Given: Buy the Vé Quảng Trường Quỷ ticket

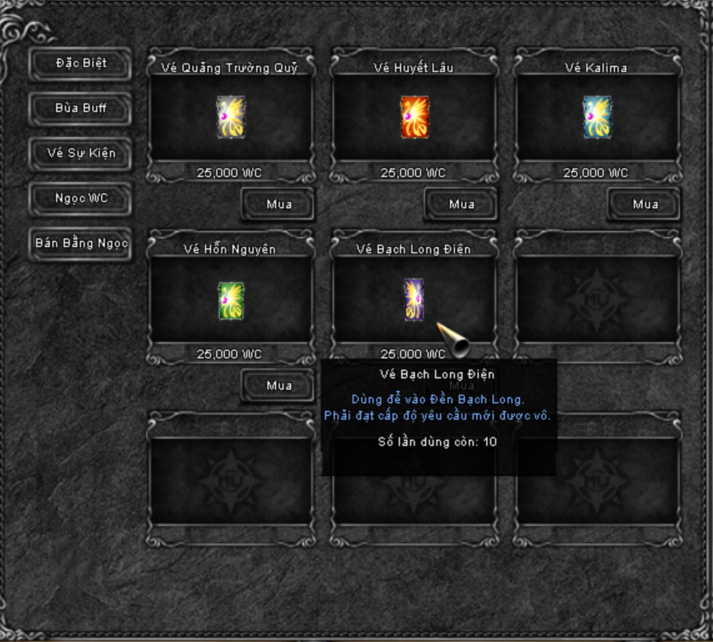Looking at the screenshot, I should click(x=279, y=205).
